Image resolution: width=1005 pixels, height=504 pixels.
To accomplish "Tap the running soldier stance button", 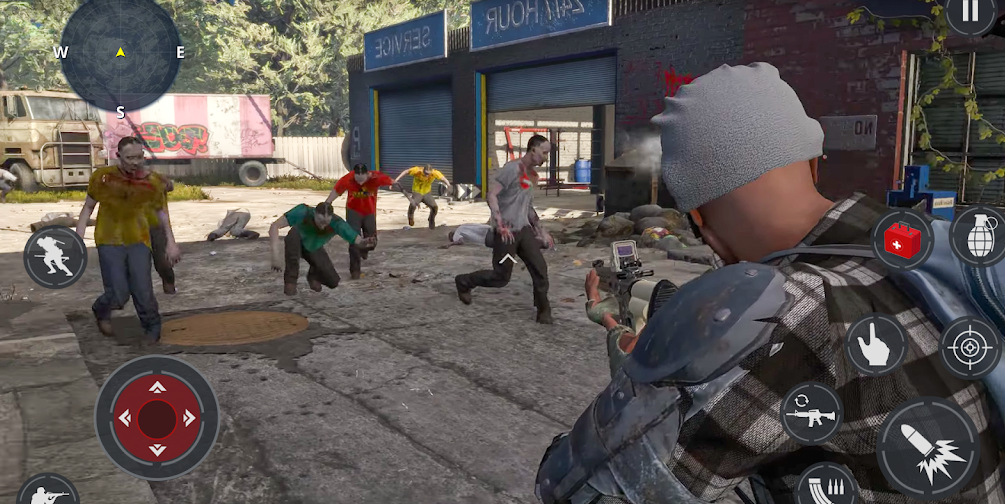I will 55,257.
